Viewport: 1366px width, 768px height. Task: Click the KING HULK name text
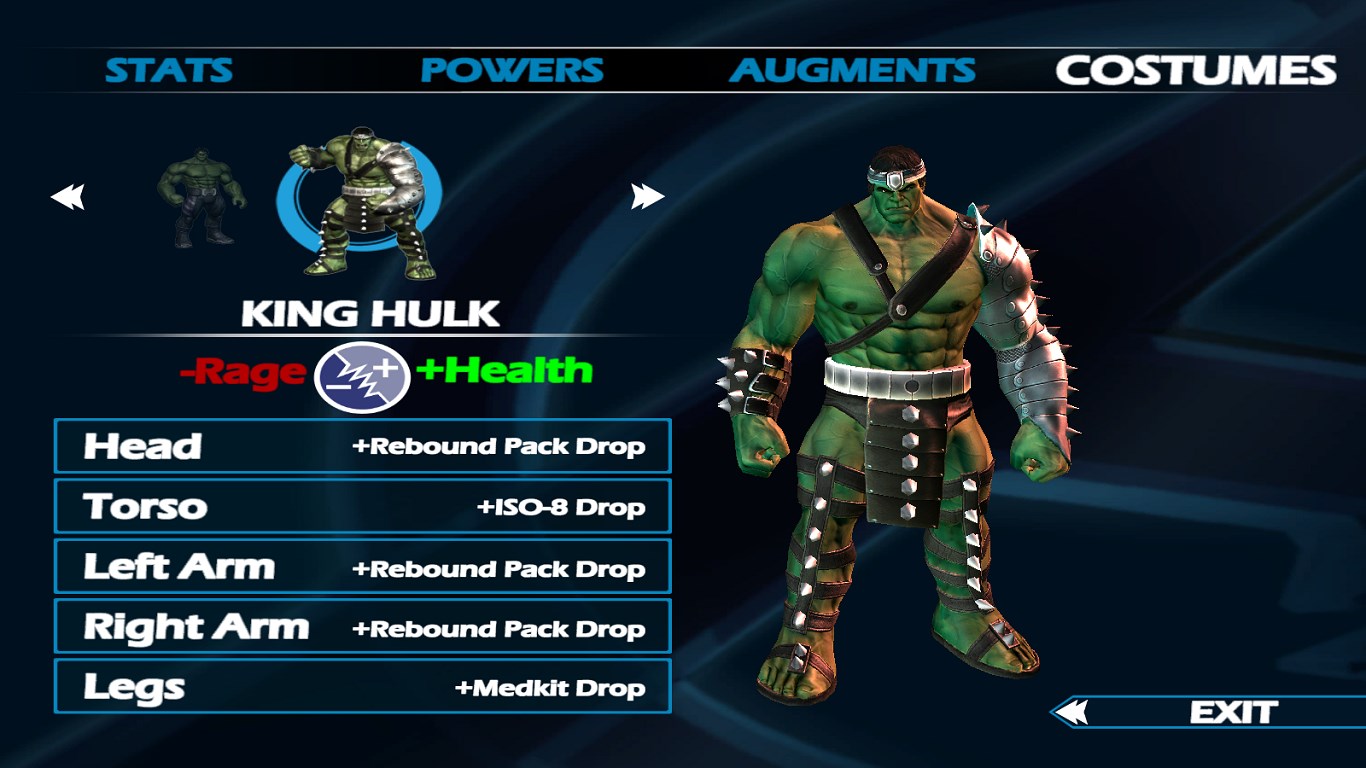(x=370, y=313)
